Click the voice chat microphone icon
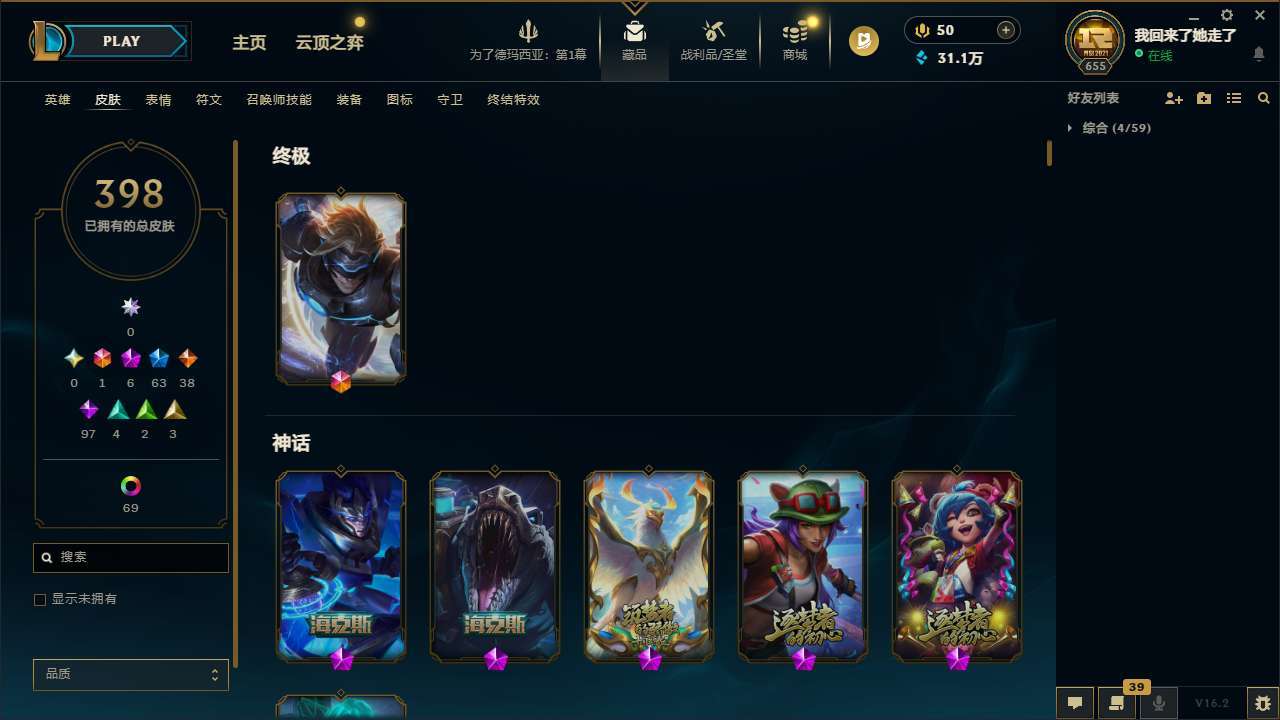The width and height of the screenshot is (1280, 720). click(1159, 702)
